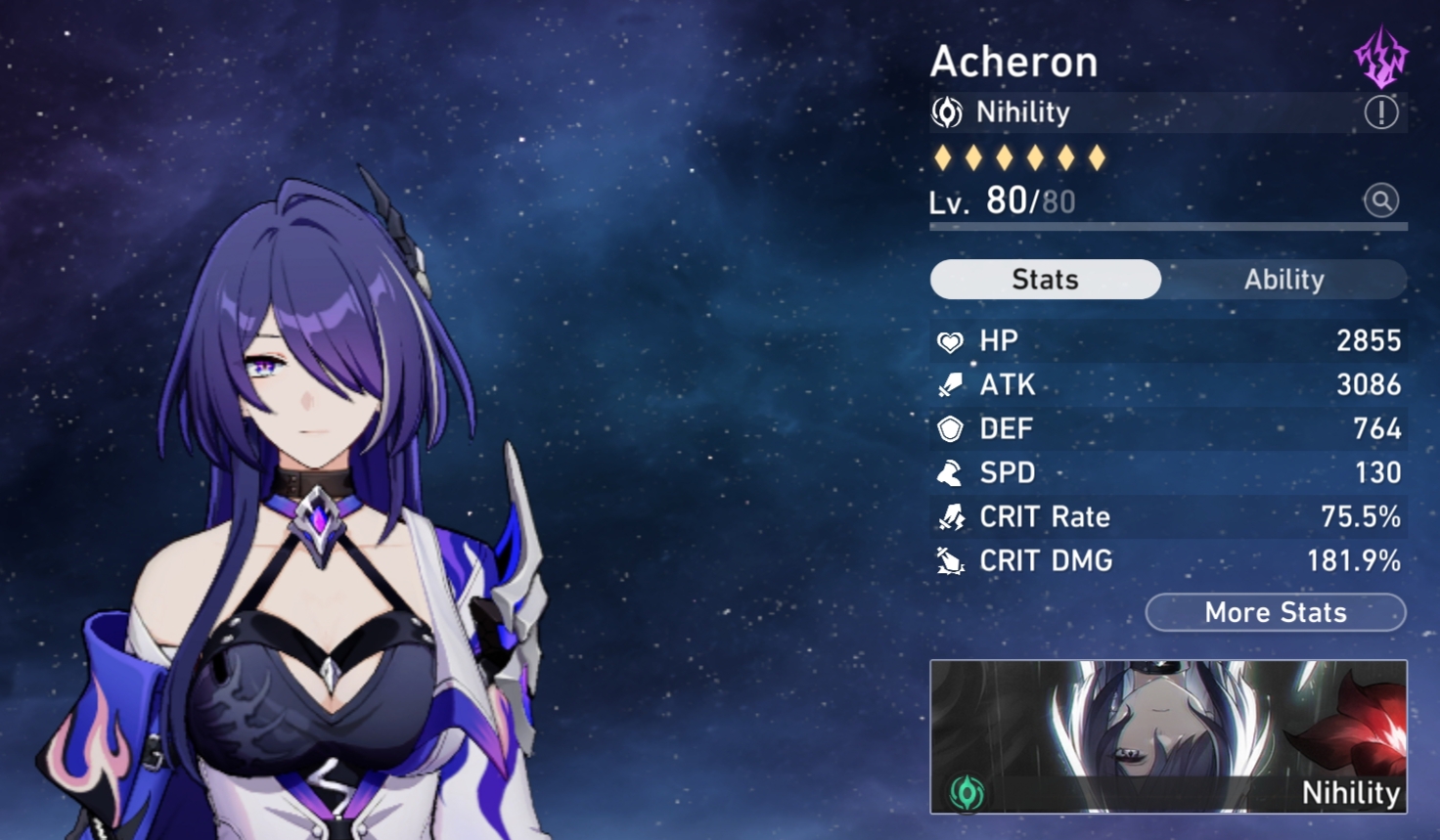Image resolution: width=1440 pixels, height=840 pixels.
Task: Toggle the first star under Acheron's name
Action: [942, 156]
